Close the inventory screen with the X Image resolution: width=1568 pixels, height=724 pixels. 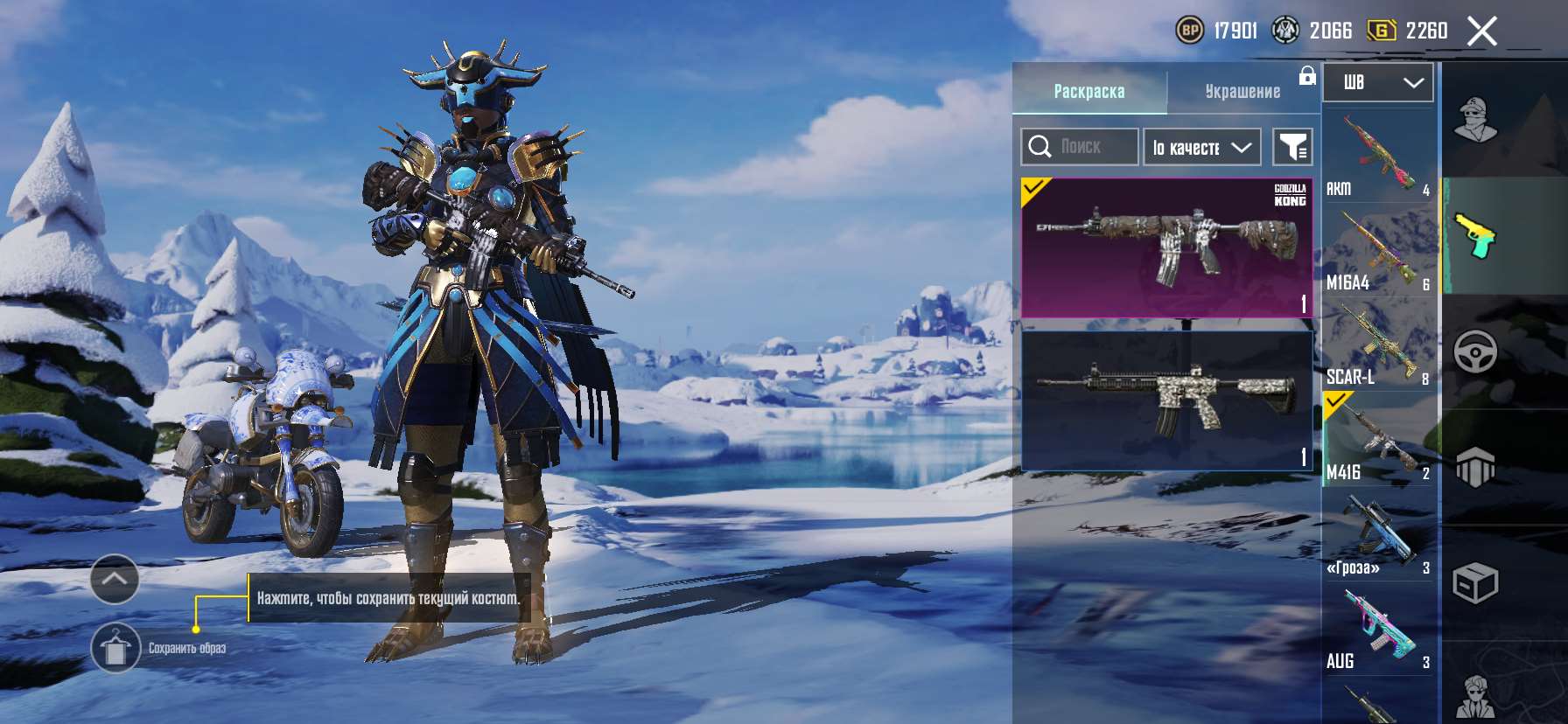[x=1481, y=31]
